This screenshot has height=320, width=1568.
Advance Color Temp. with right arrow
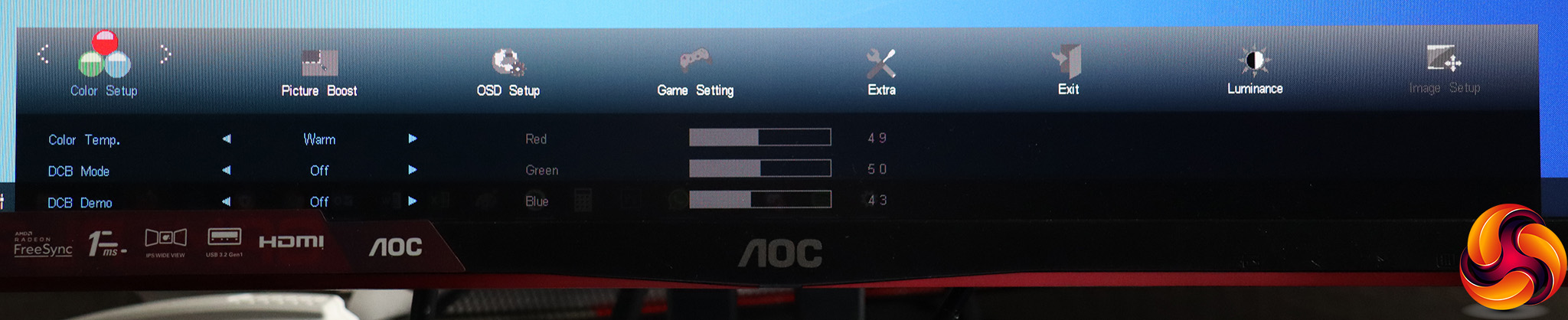[x=413, y=139]
